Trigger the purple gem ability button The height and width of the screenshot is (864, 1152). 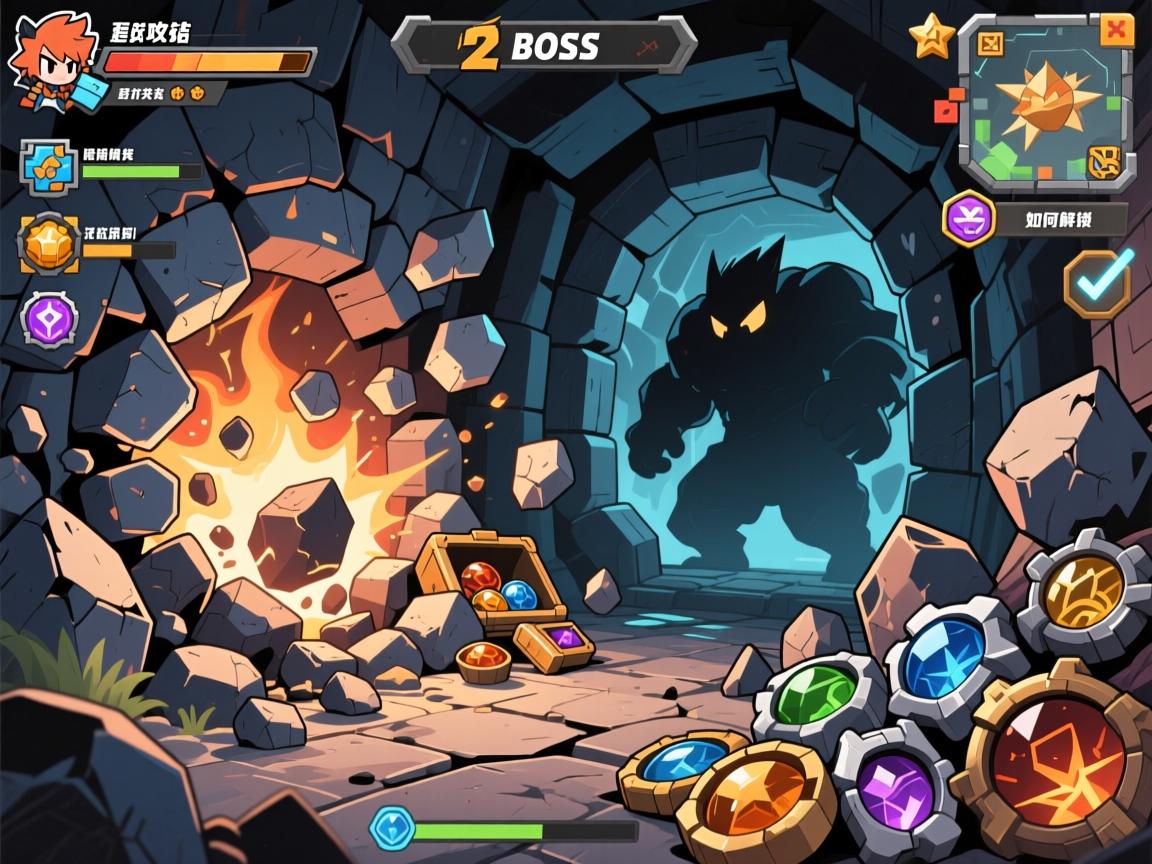(x=893, y=785)
